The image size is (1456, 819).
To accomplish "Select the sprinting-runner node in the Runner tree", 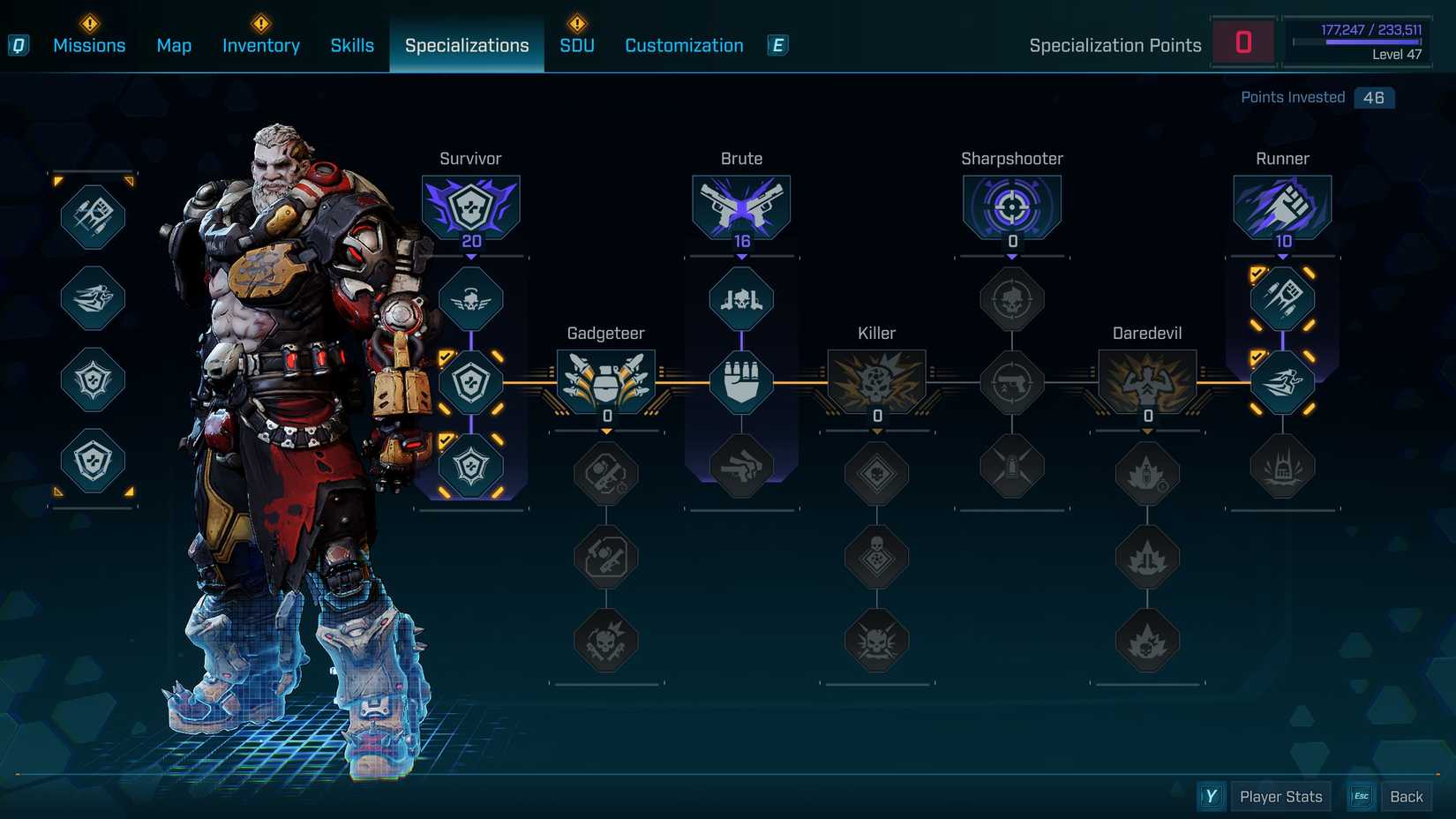I will click(x=1283, y=382).
